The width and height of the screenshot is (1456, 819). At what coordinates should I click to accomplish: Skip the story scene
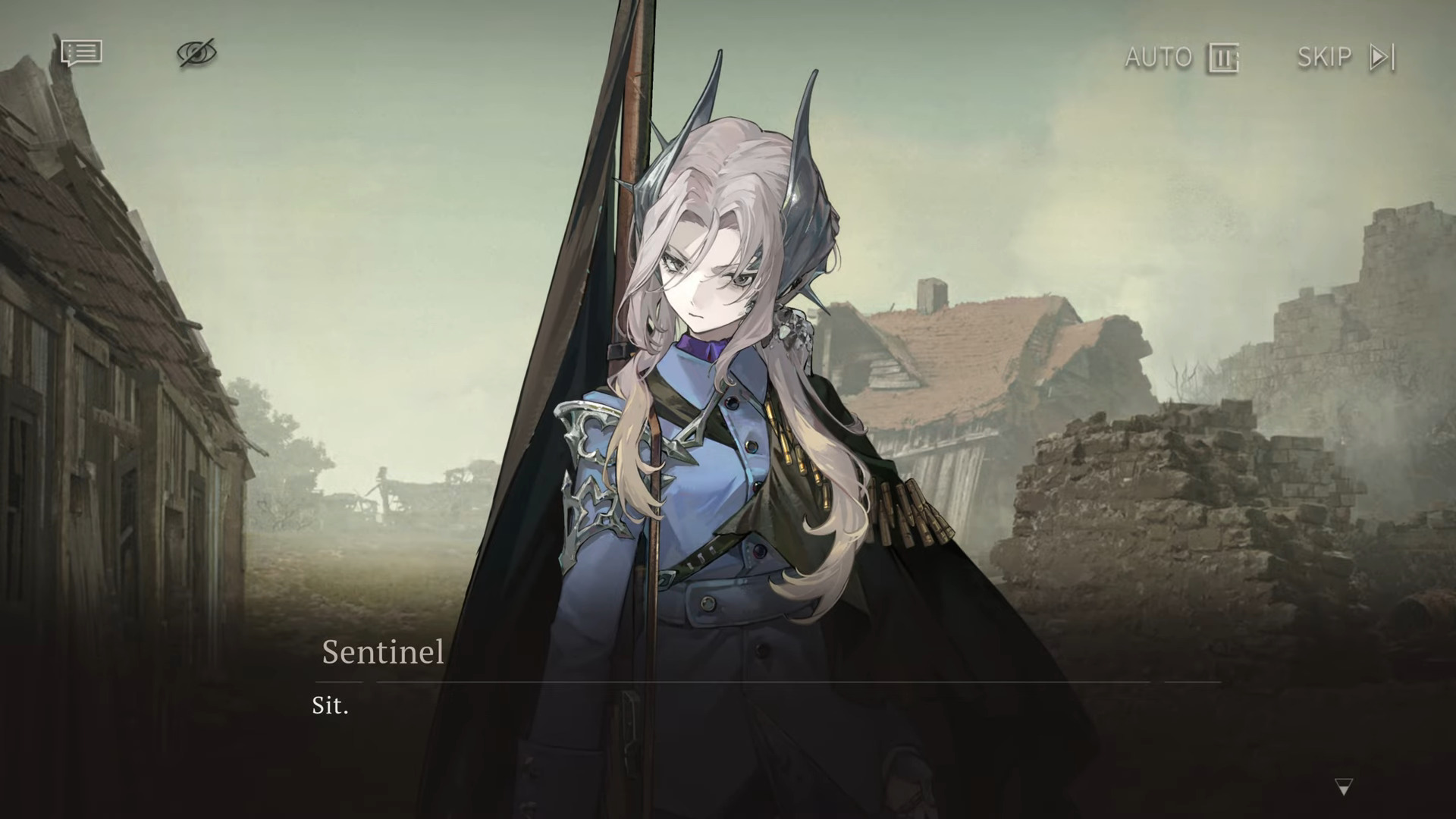click(1345, 58)
